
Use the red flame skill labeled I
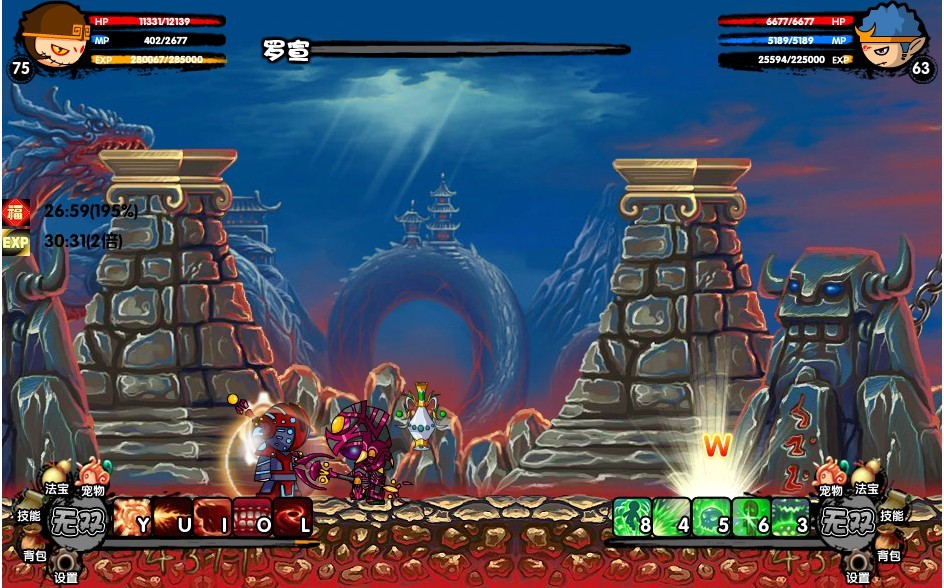point(212,518)
